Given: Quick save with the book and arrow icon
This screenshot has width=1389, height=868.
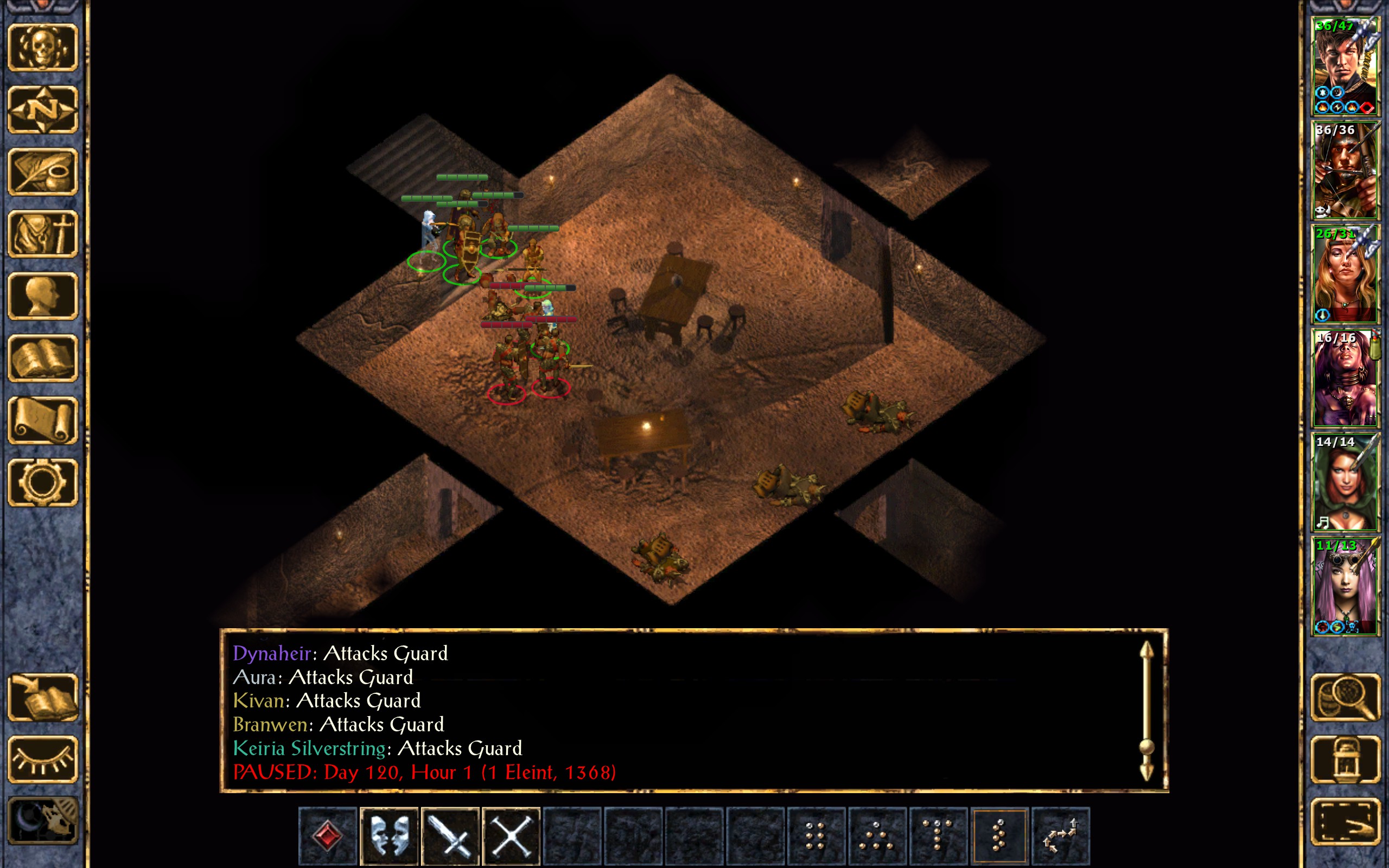Looking at the screenshot, I should click(x=43, y=697).
